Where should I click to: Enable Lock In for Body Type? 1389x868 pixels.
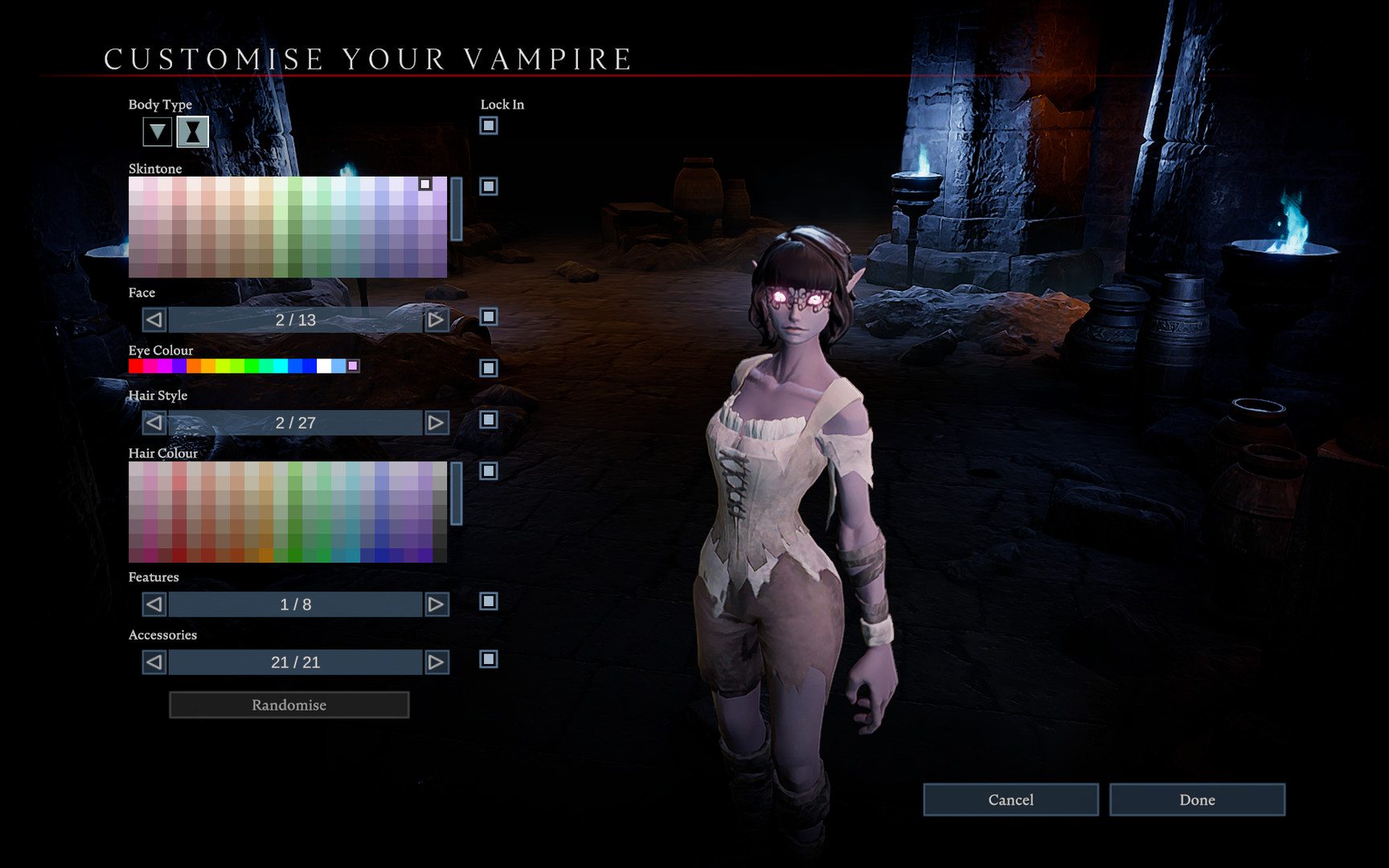tap(488, 125)
